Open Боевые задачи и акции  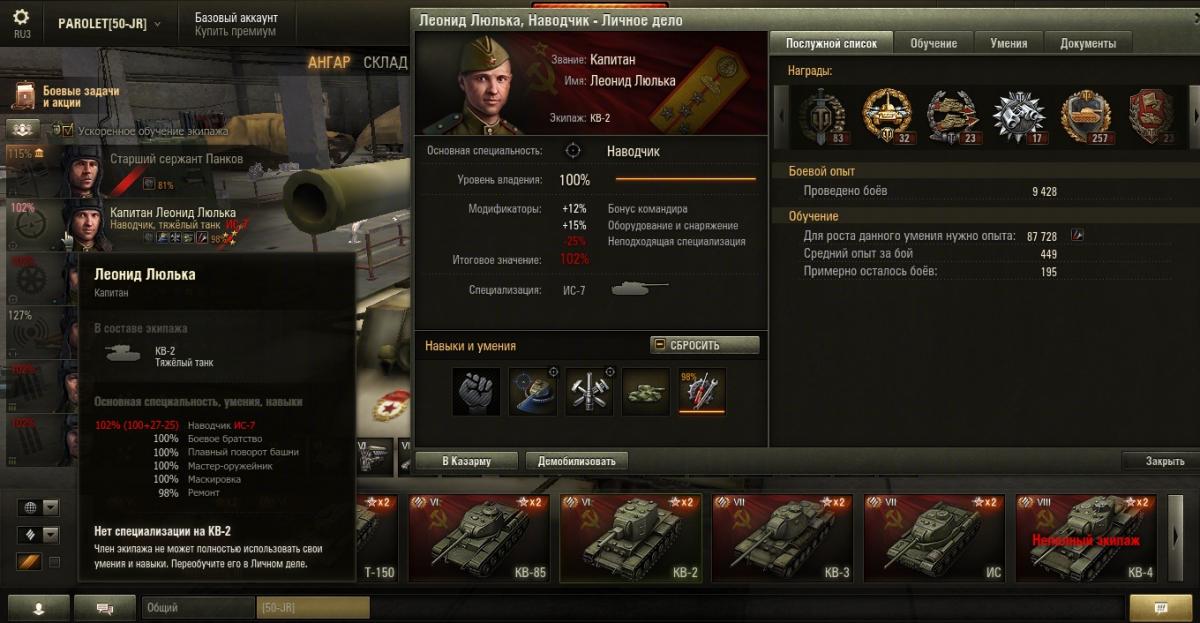(67, 96)
